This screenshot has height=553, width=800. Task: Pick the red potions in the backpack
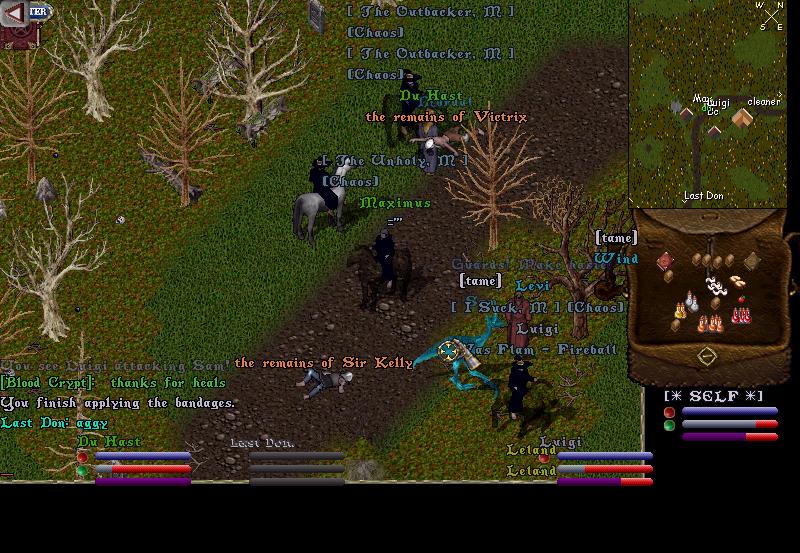[741, 315]
